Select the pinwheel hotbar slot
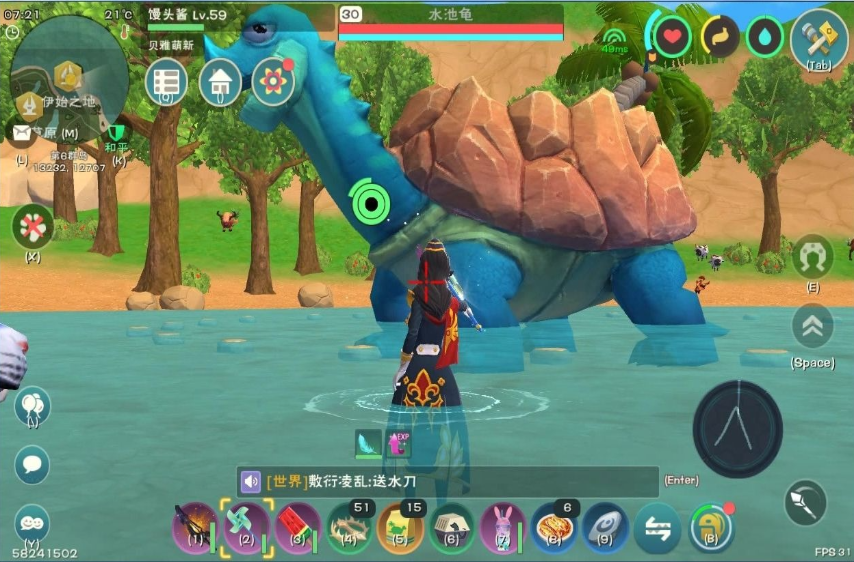This screenshot has width=854, height=562. coord(246,527)
